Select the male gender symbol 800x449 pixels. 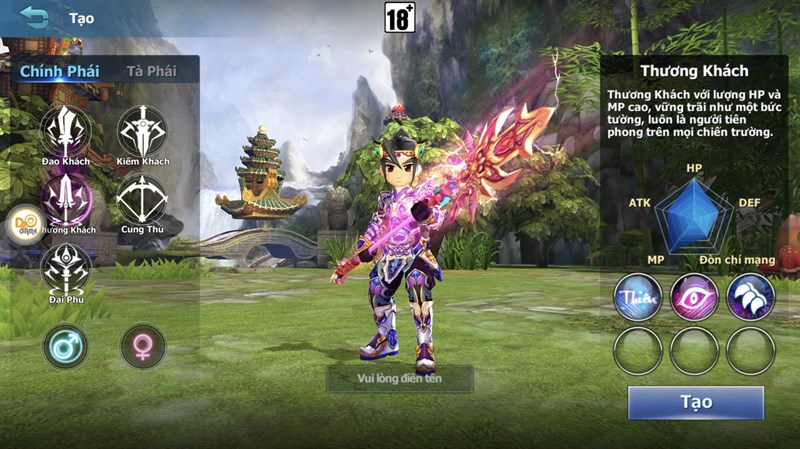point(66,346)
